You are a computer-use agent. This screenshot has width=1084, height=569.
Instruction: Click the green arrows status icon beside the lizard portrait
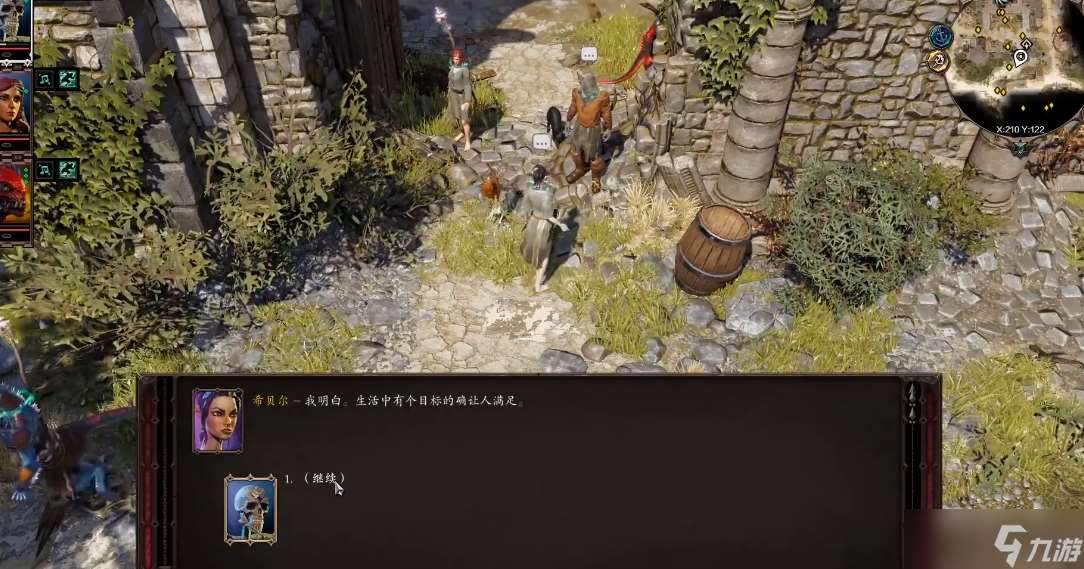click(68, 170)
